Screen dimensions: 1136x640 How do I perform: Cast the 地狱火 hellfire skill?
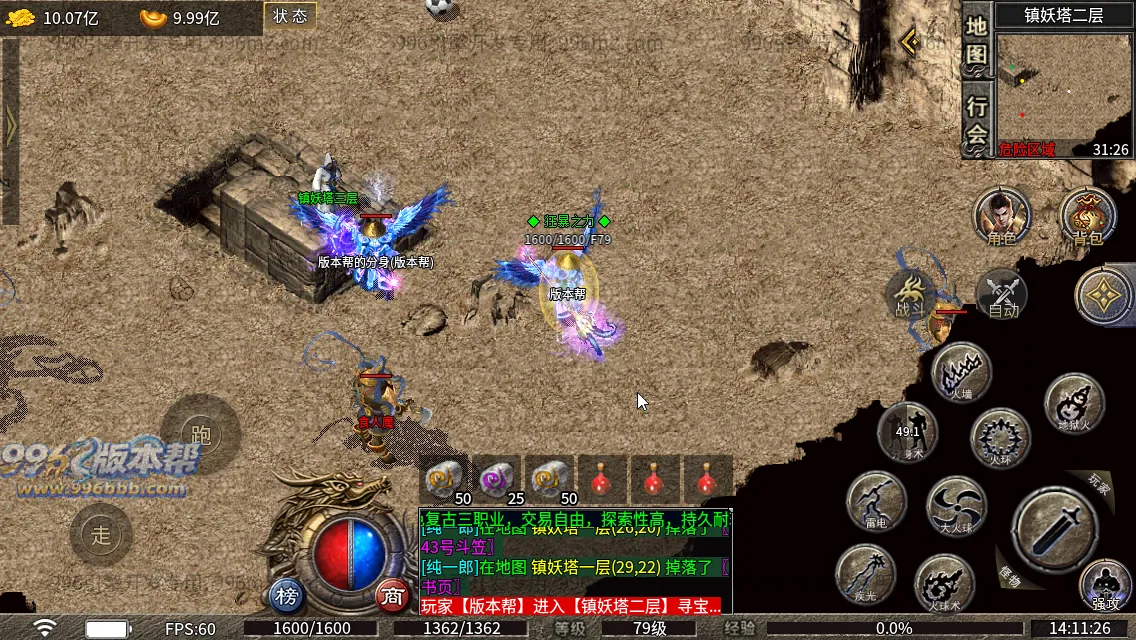[x=1074, y=402]
